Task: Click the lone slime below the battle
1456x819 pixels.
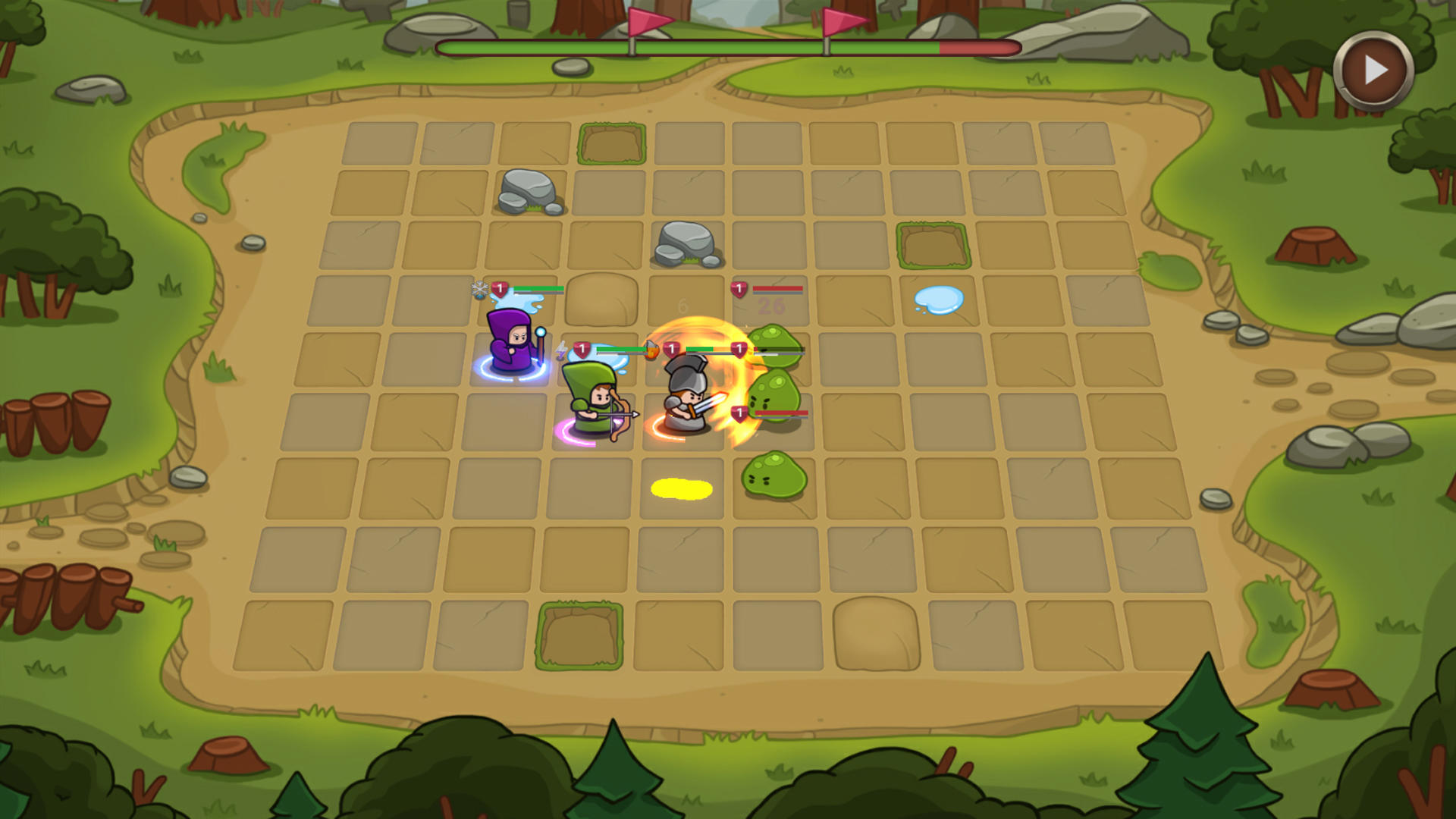Action: coord(773,474)
